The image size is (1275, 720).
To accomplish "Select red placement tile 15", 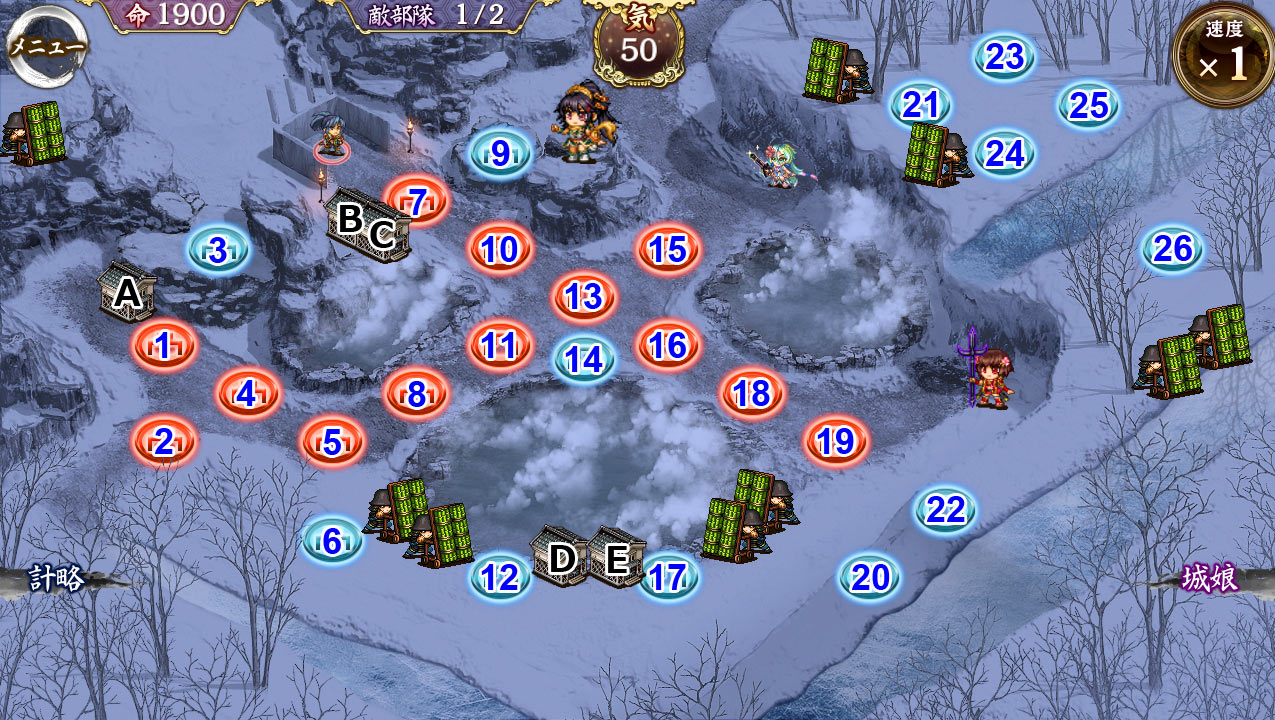I will point(668,249).
